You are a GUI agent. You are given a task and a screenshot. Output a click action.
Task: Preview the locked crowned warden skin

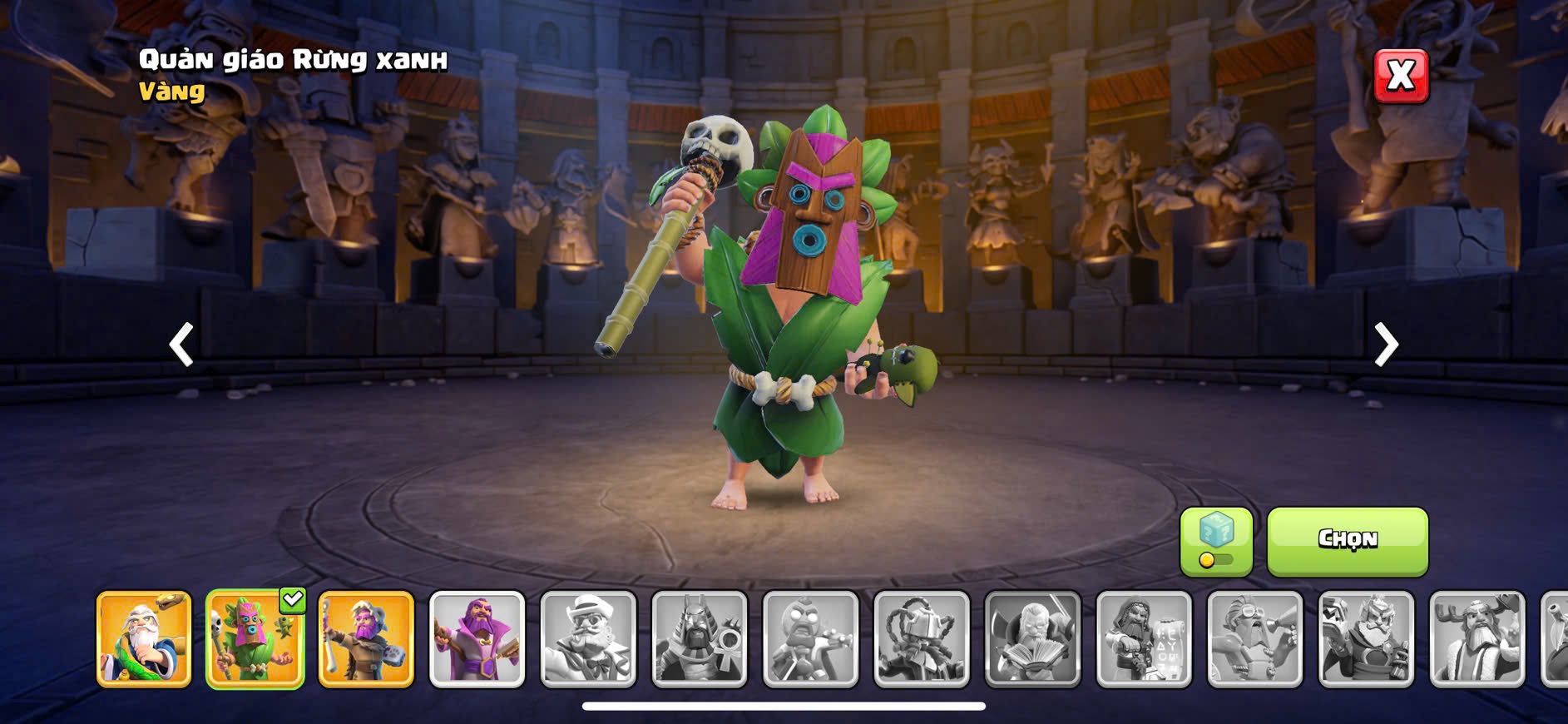(1366, 639)
